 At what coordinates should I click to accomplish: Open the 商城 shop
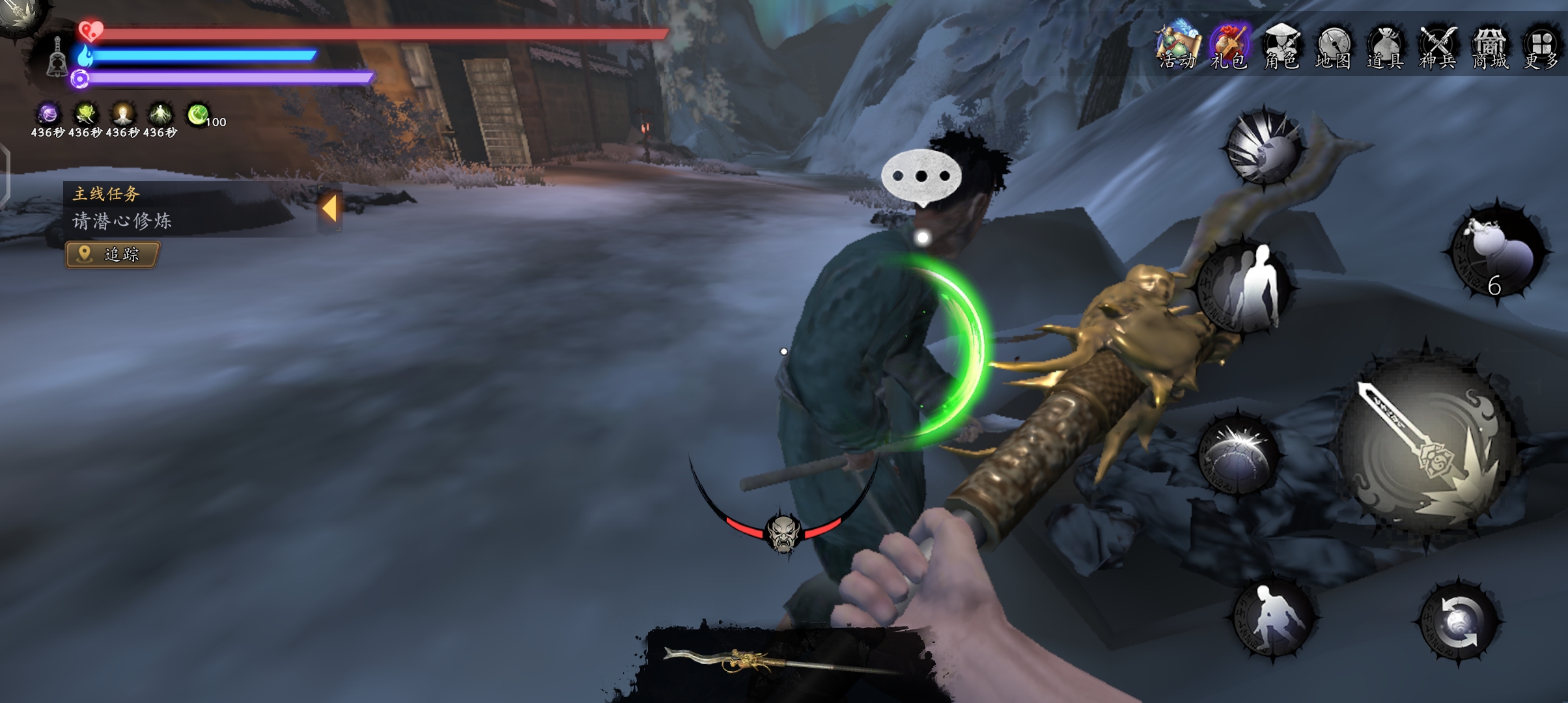pyautogui.click(x=1490, y=46)
